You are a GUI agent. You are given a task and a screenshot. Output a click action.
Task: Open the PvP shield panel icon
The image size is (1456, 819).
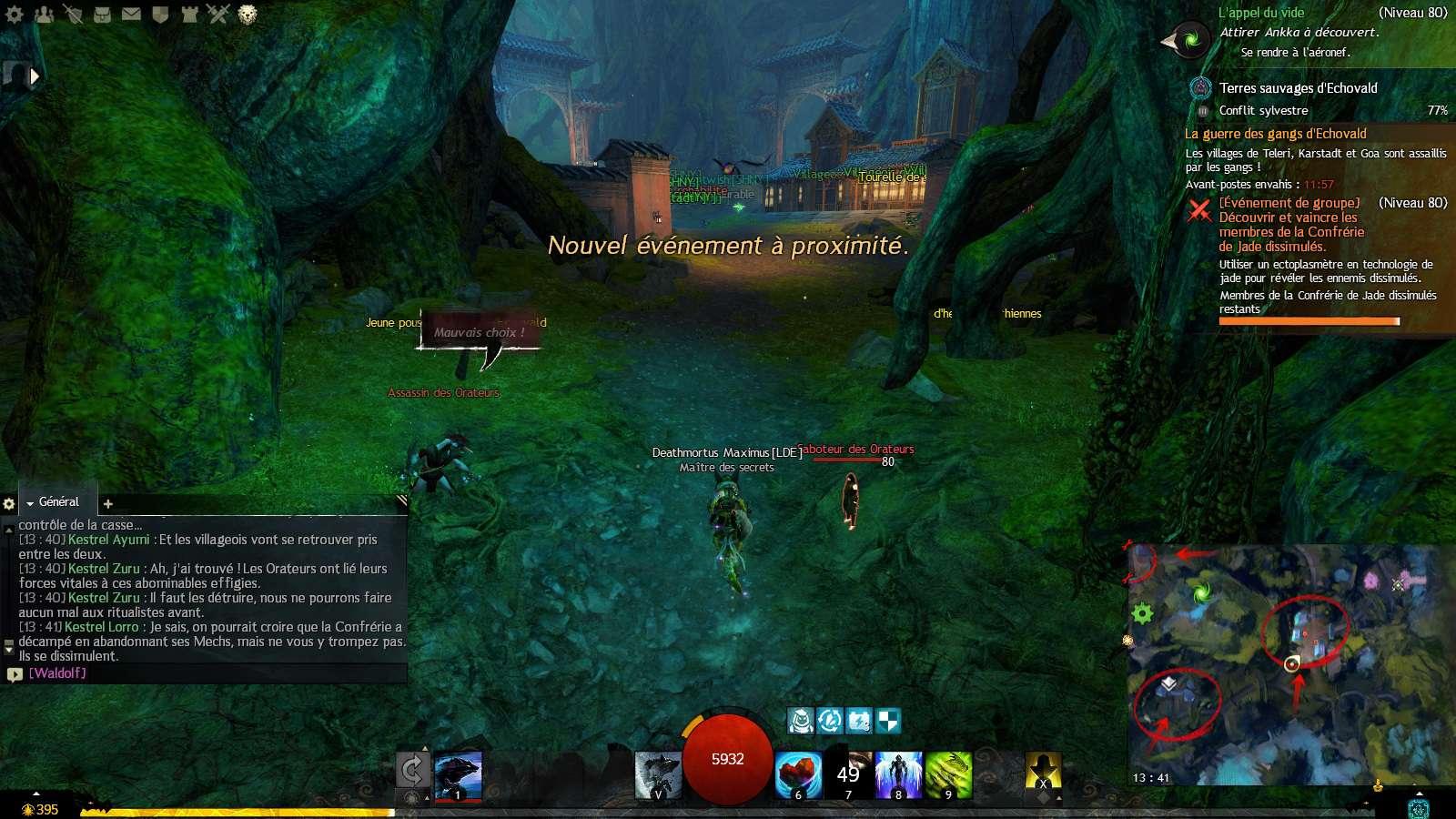pos(160,15)
